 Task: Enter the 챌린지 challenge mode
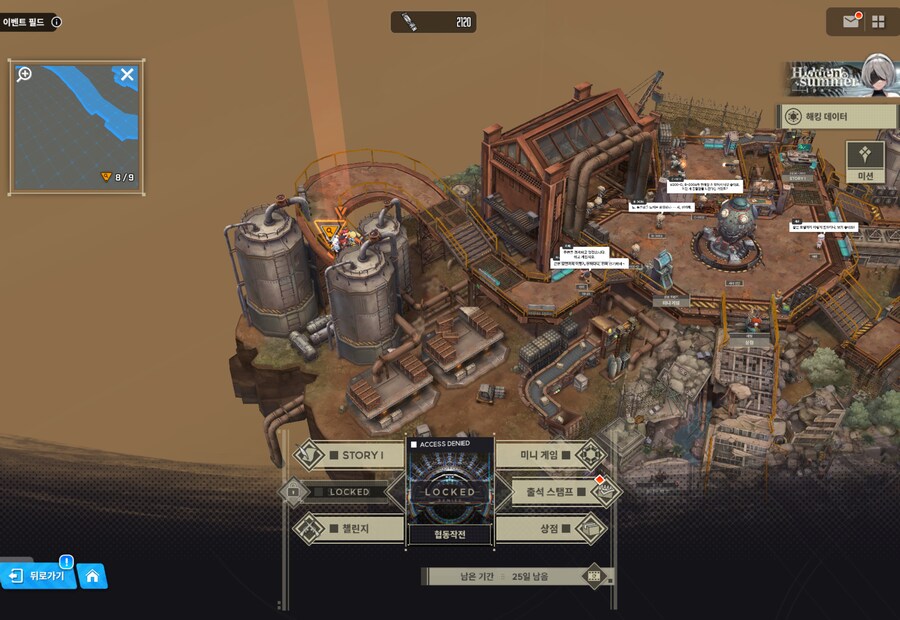pos(352,528)
